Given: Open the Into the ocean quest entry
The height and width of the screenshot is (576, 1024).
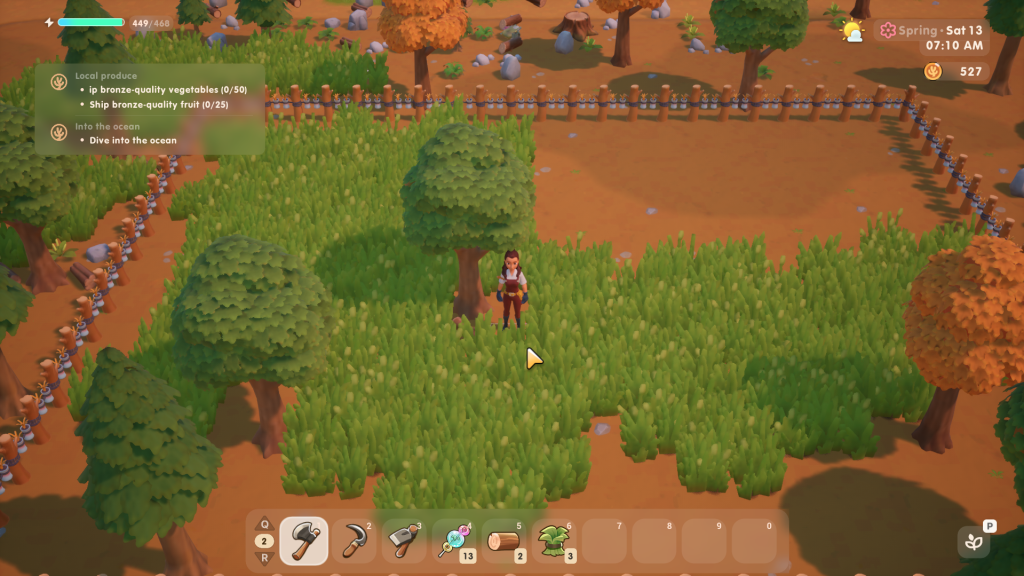Looking at the screenshot, I should pos(107,127).
